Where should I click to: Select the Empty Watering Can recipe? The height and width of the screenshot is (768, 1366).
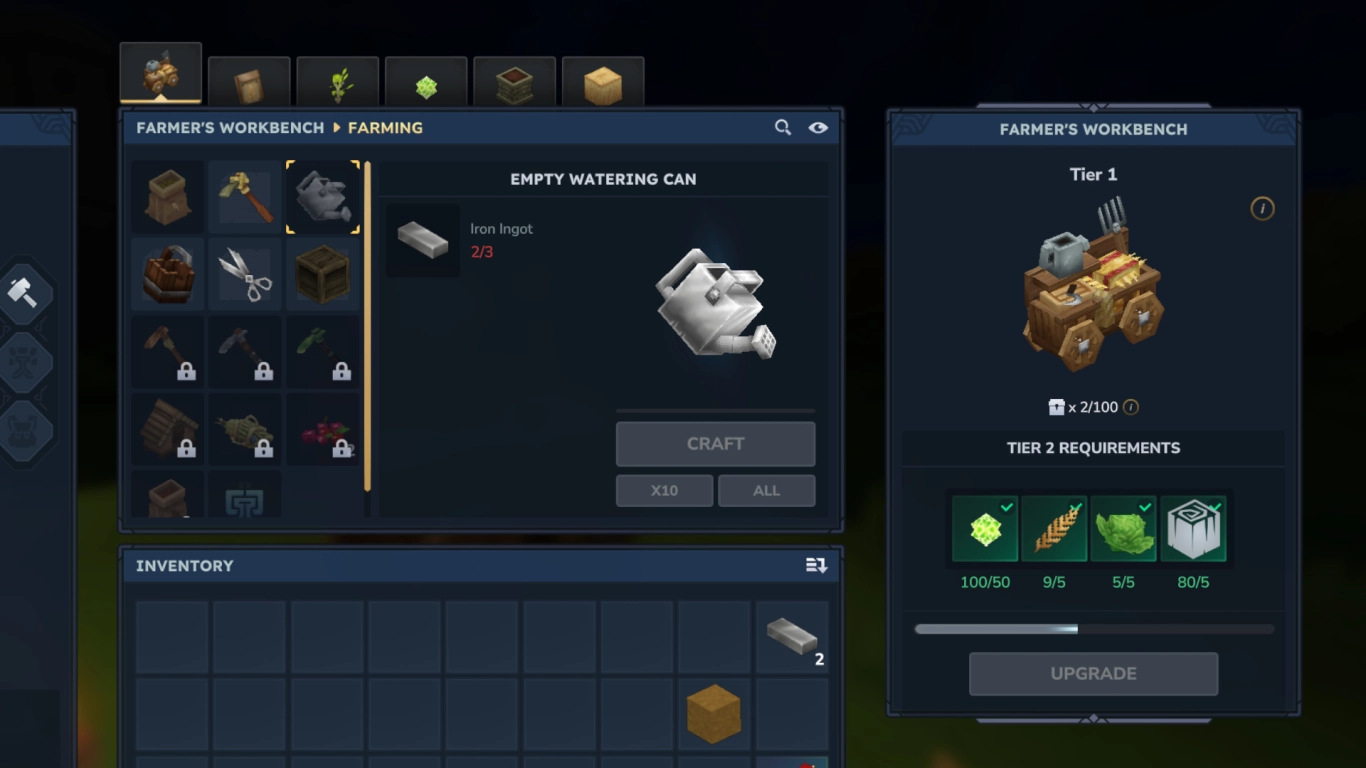(322, 196)
